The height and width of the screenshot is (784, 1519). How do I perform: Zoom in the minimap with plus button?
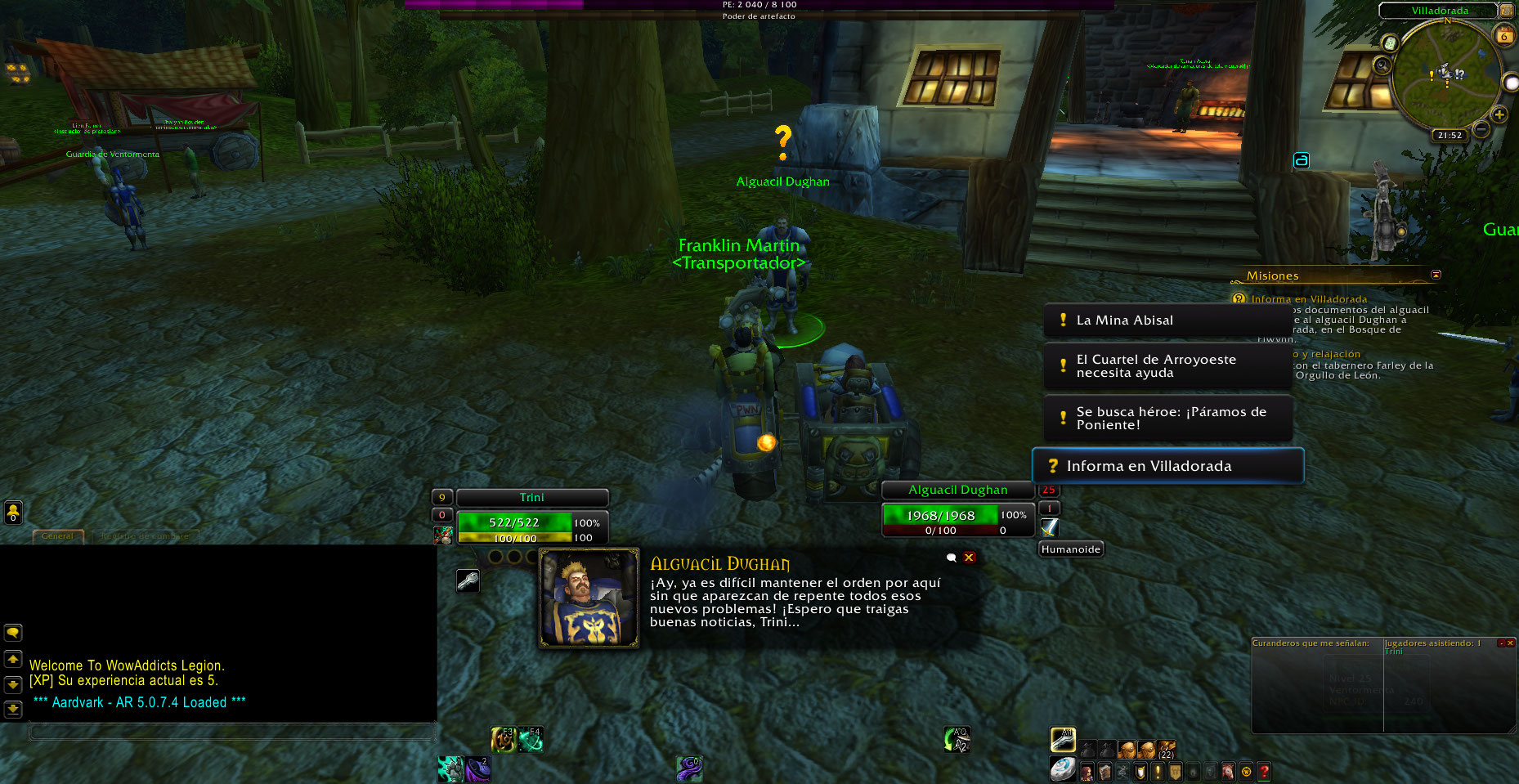click(1499, 115)
